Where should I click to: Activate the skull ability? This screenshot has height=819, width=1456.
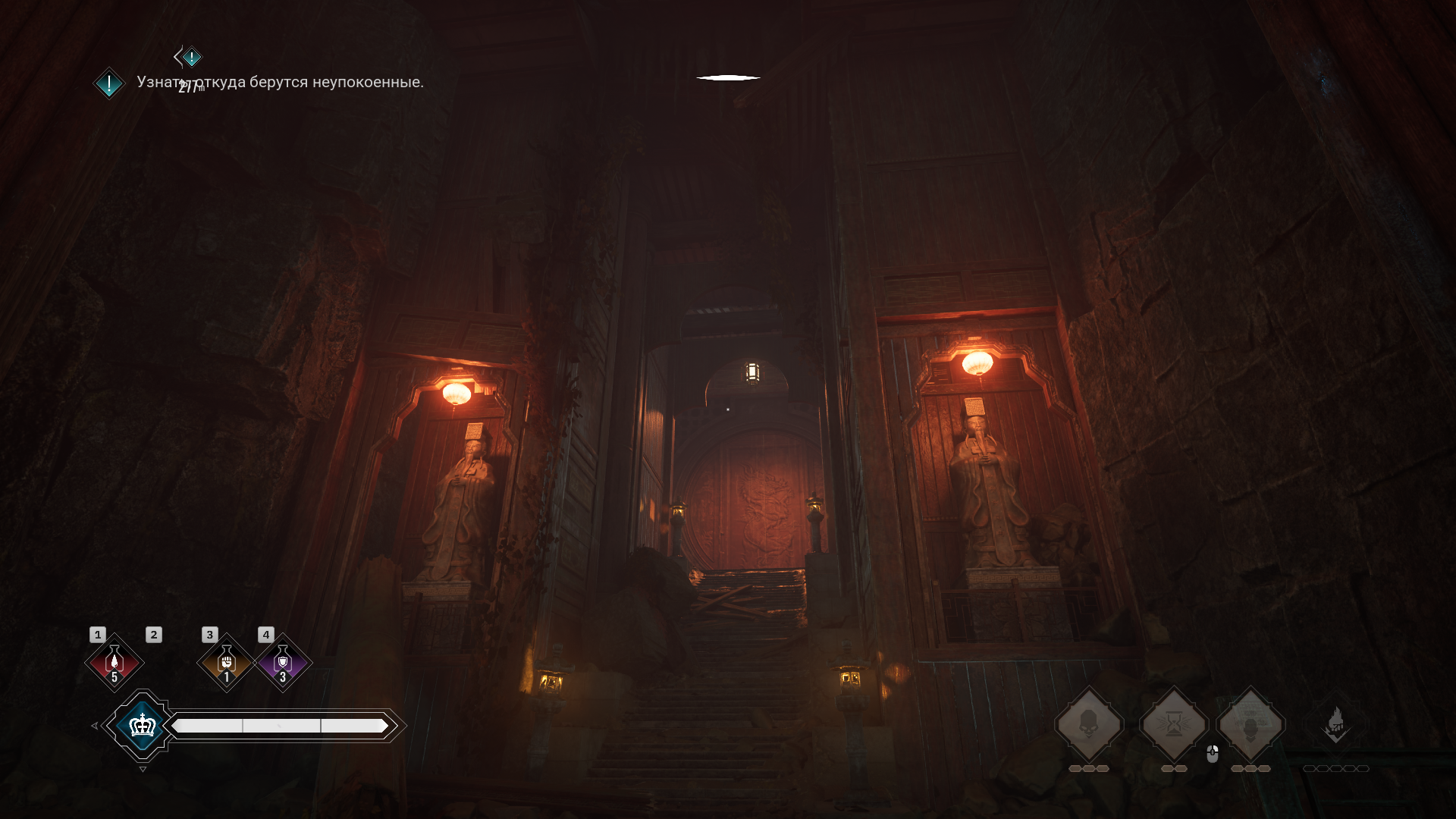[1089, 724]
